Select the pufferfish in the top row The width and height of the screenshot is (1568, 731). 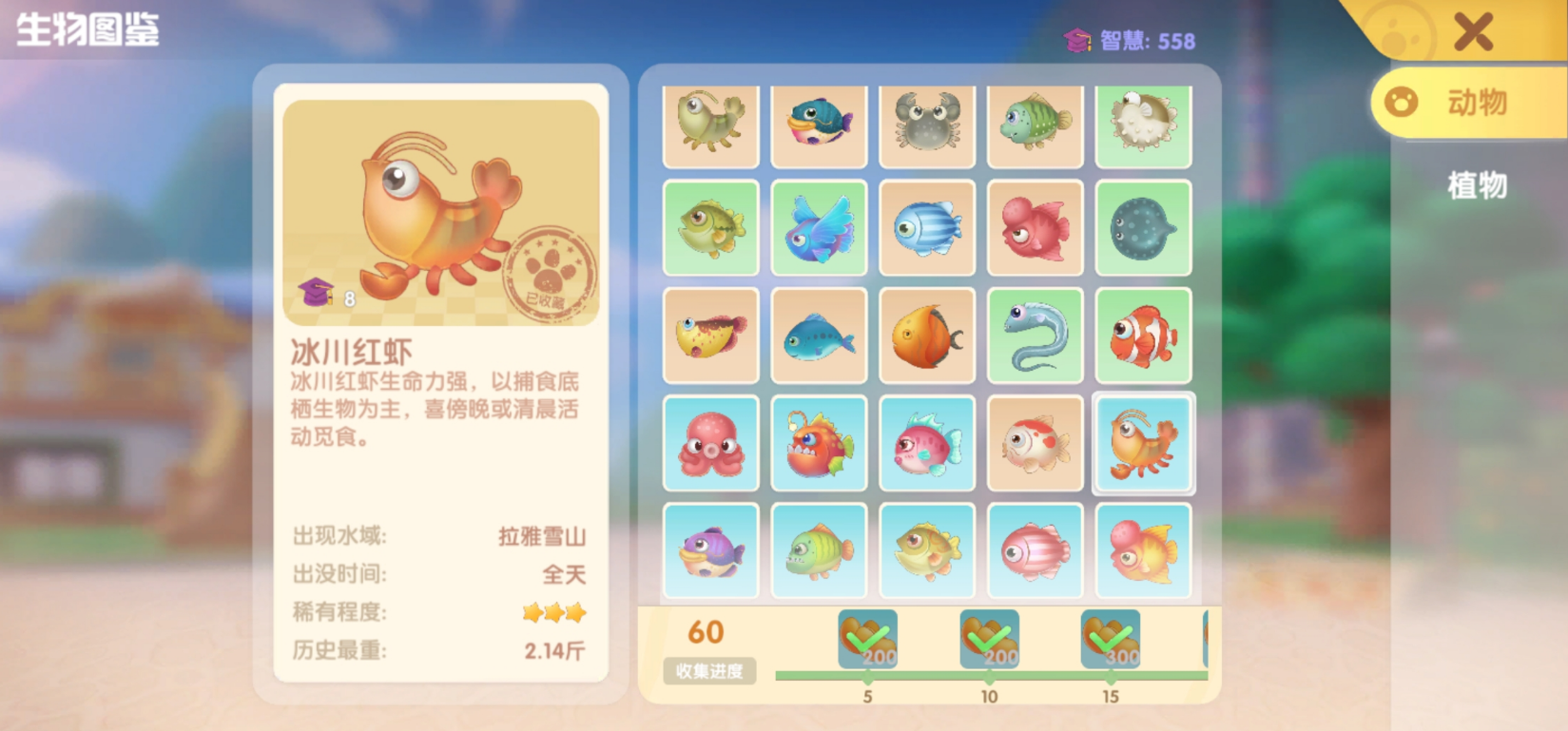(1143, 126)
